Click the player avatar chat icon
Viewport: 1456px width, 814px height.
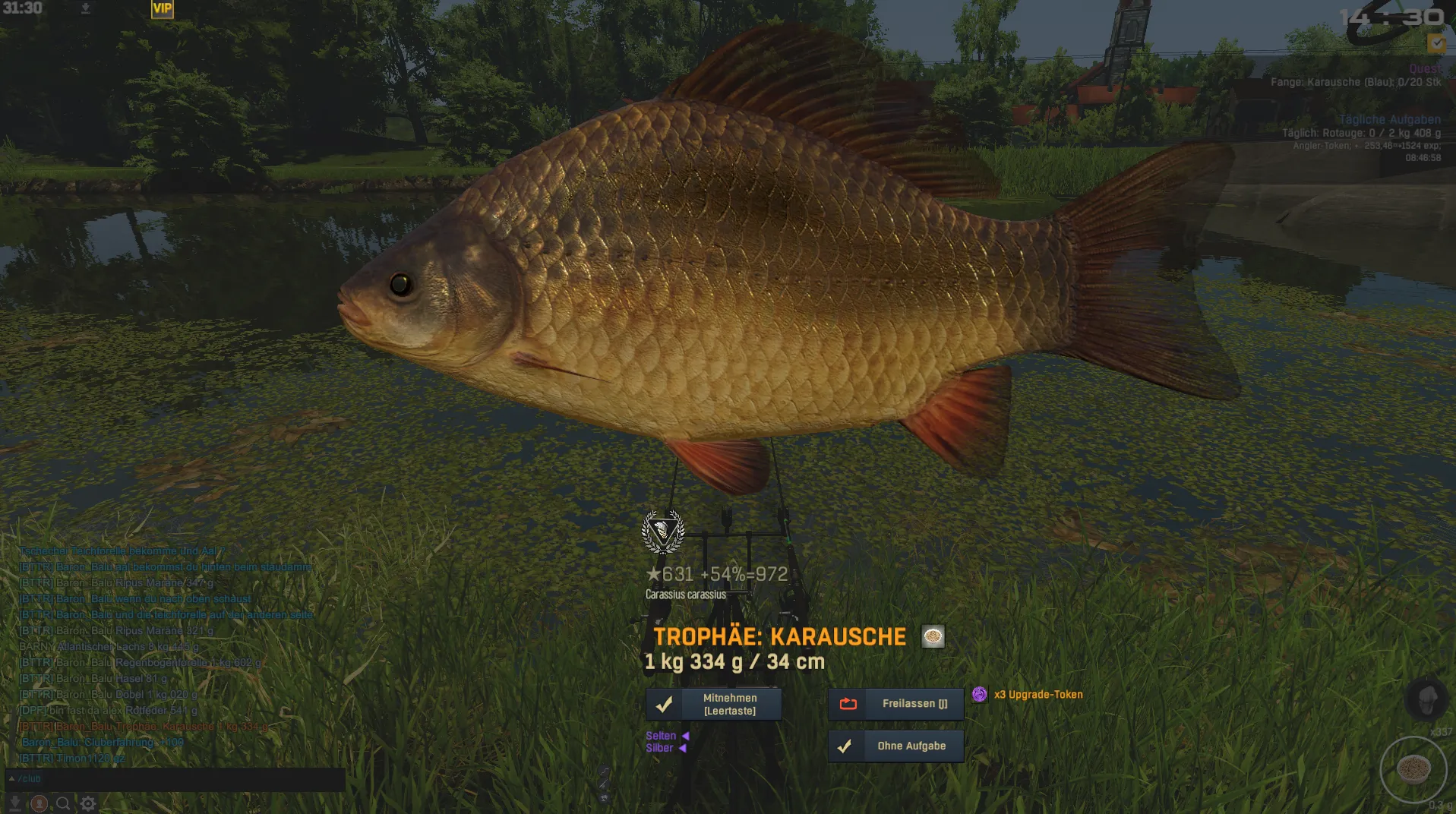[39, 803]
